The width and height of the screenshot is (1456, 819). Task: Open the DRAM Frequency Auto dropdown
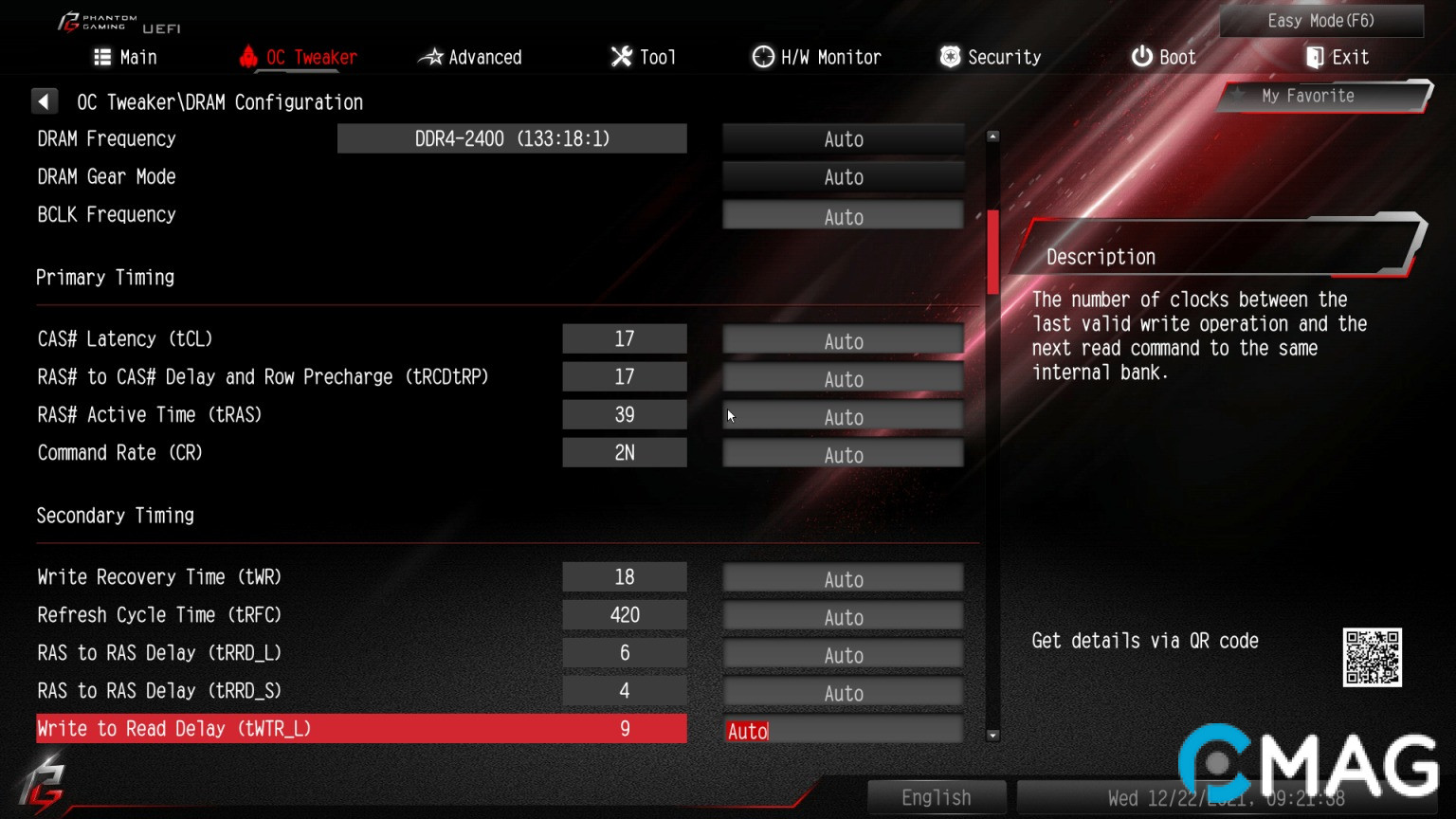842,138
